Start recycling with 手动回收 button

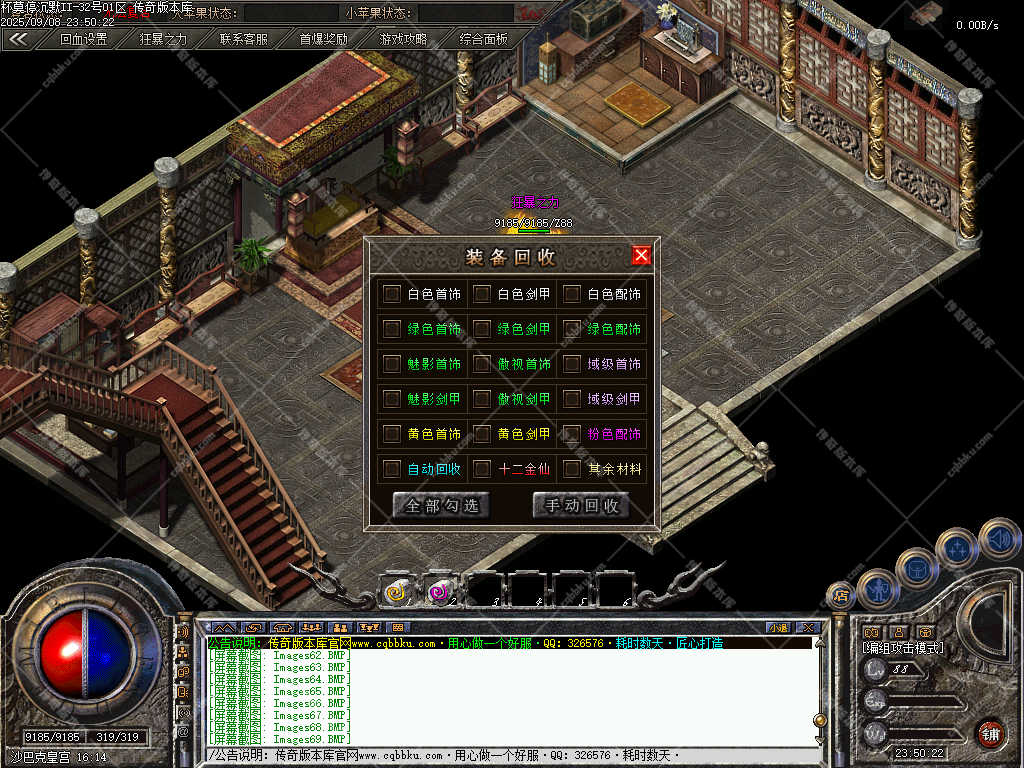pos(581,505)
